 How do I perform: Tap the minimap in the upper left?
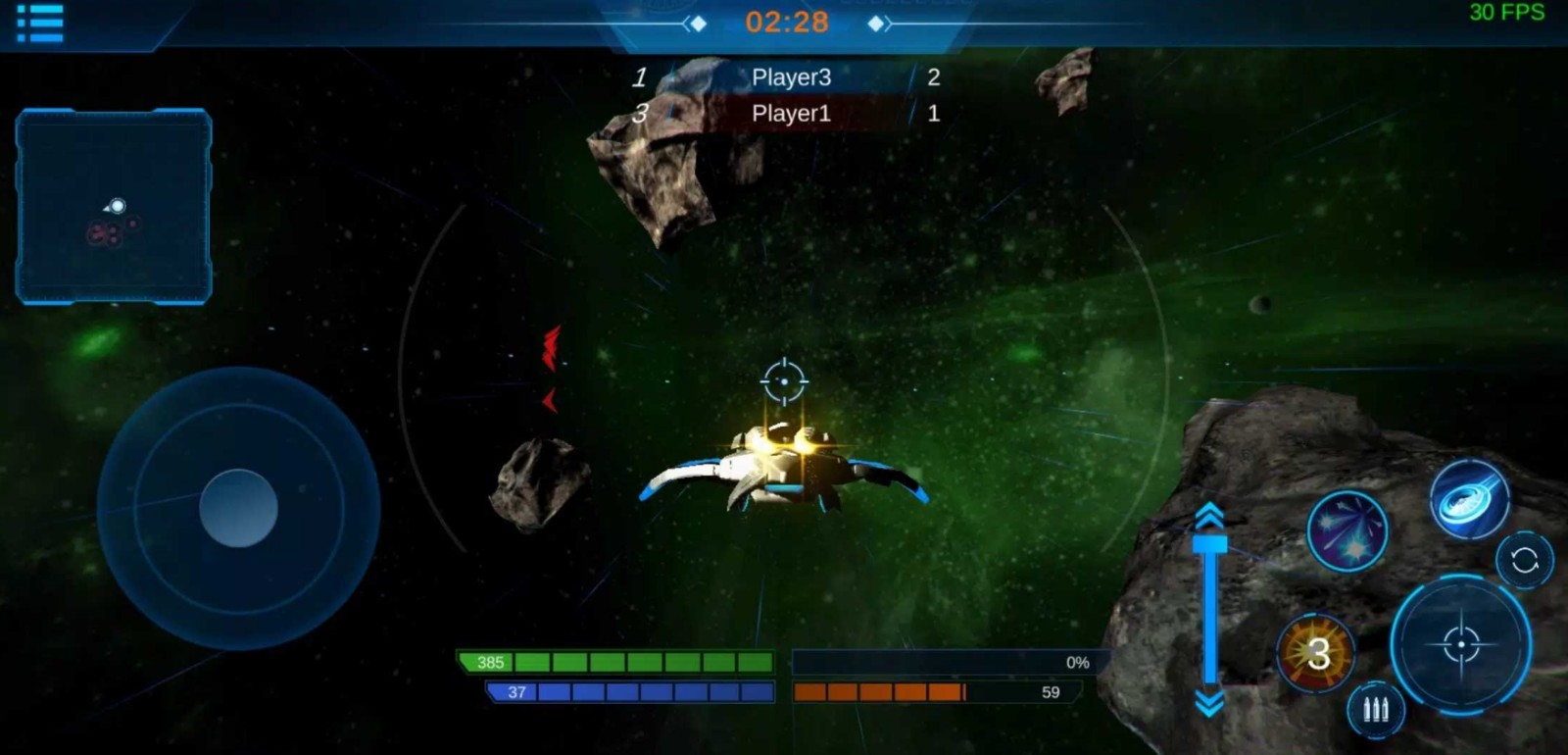pyautogui.click(x=114, y=206)
